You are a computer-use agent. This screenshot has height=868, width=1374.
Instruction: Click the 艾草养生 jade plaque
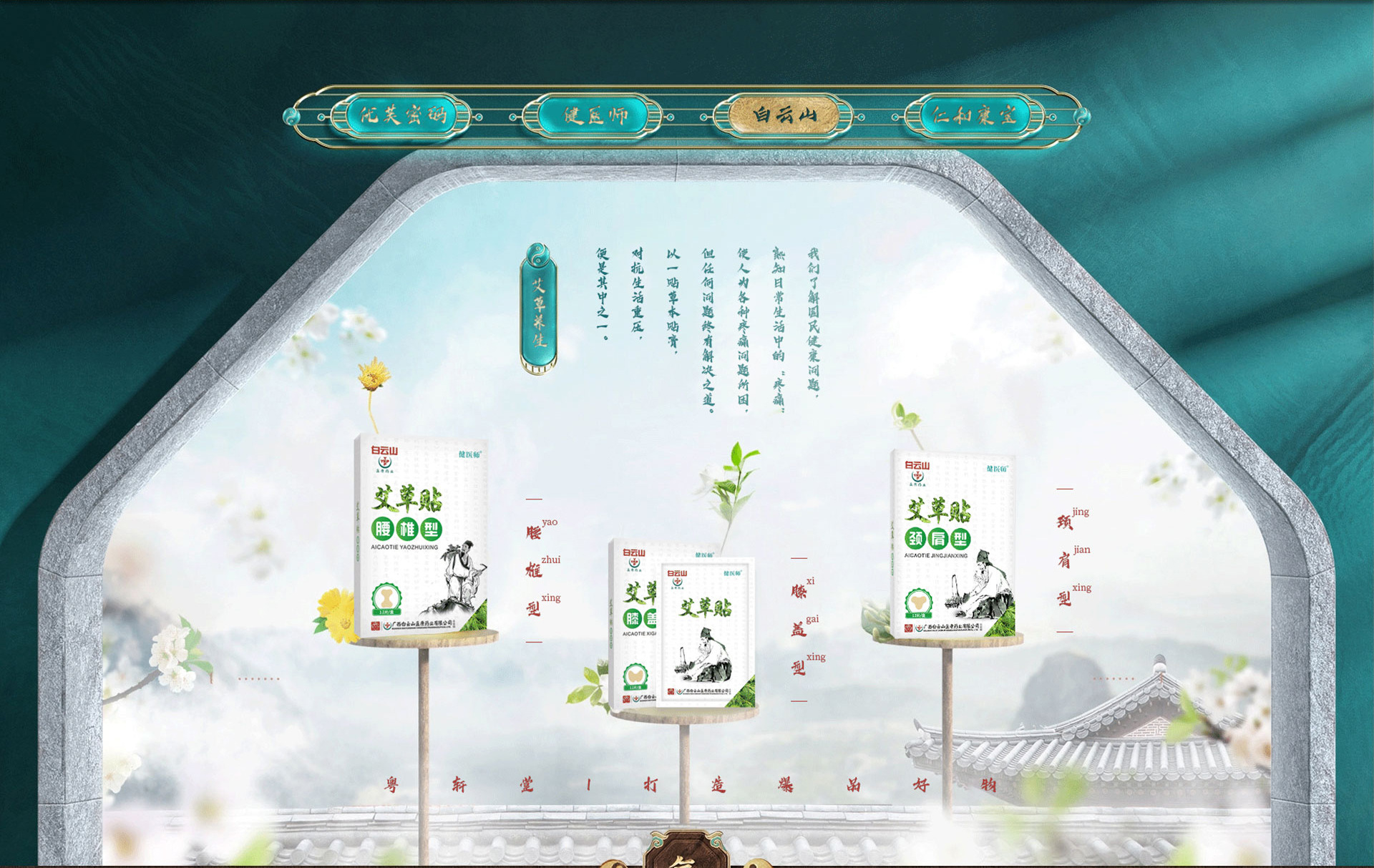point(539,309)
